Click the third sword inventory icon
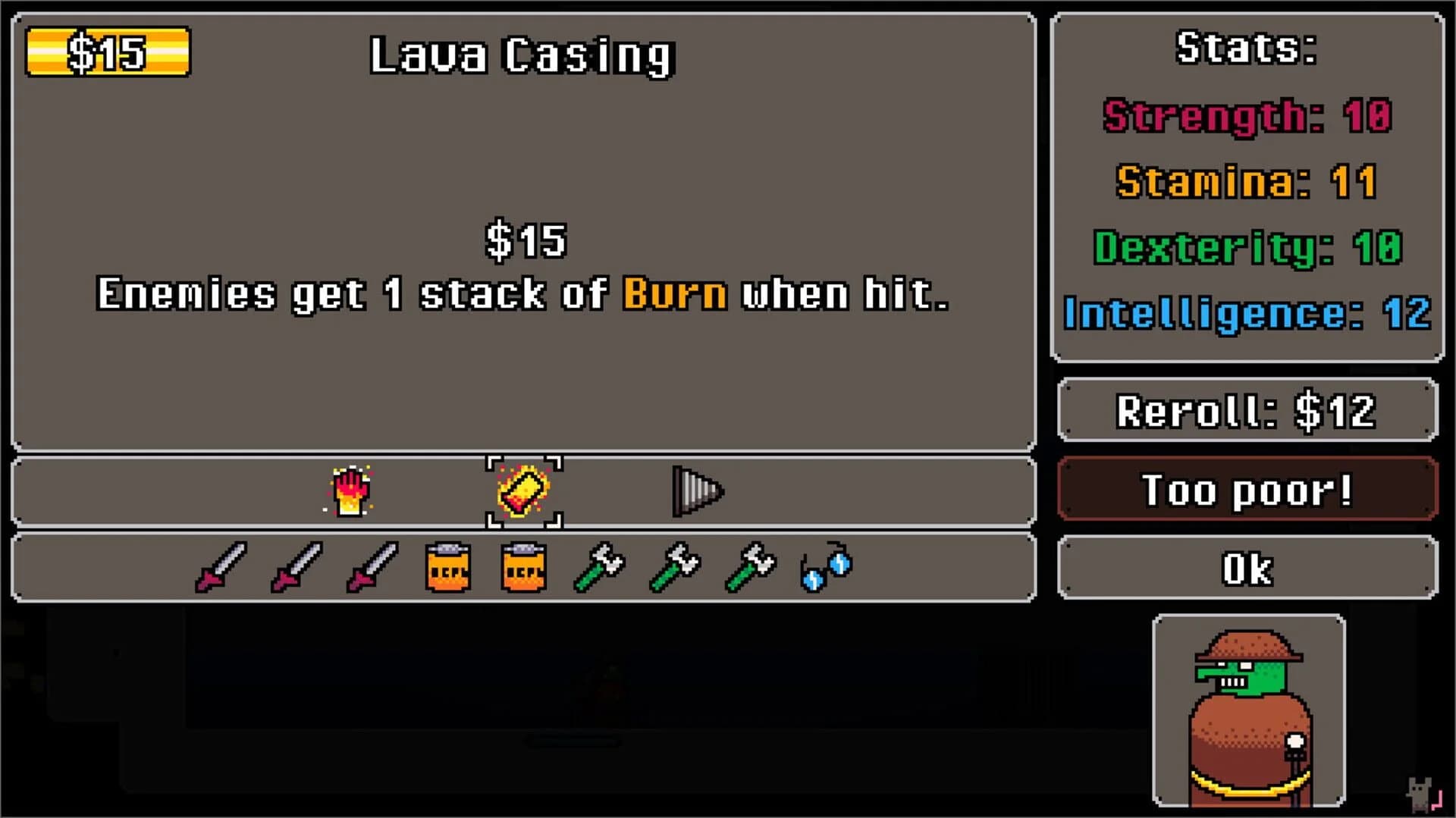1456x818 pixels. coord(372,566)
